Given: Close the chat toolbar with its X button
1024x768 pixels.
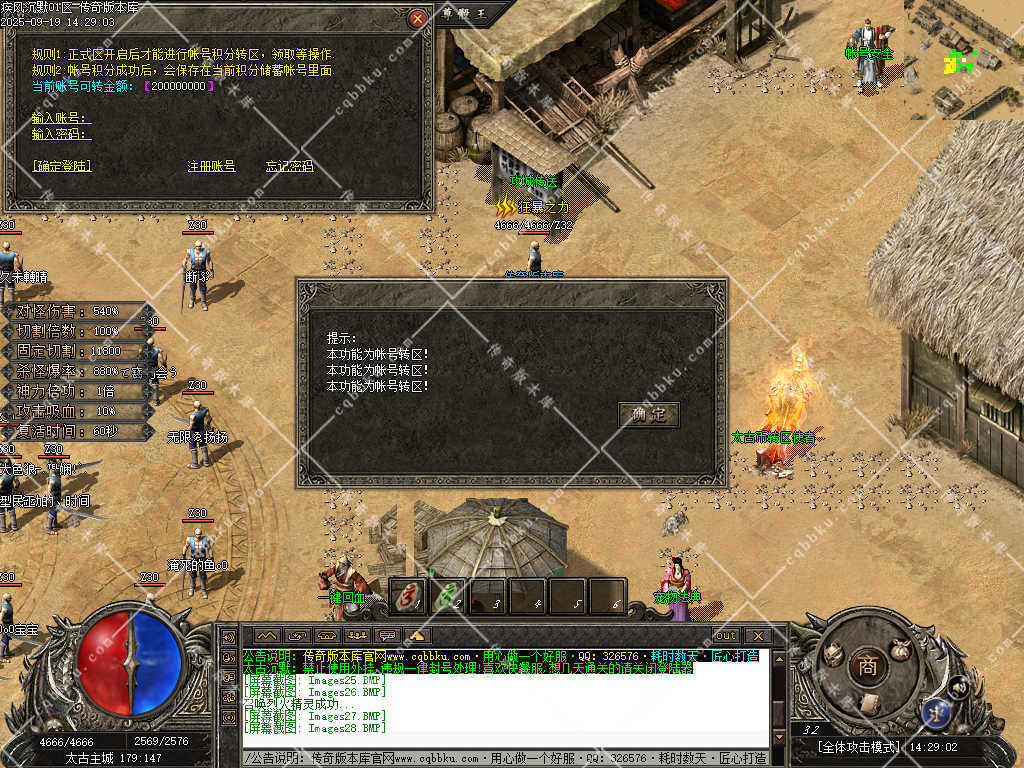Looking at the screenshot, I should click(x=758, y=635).
